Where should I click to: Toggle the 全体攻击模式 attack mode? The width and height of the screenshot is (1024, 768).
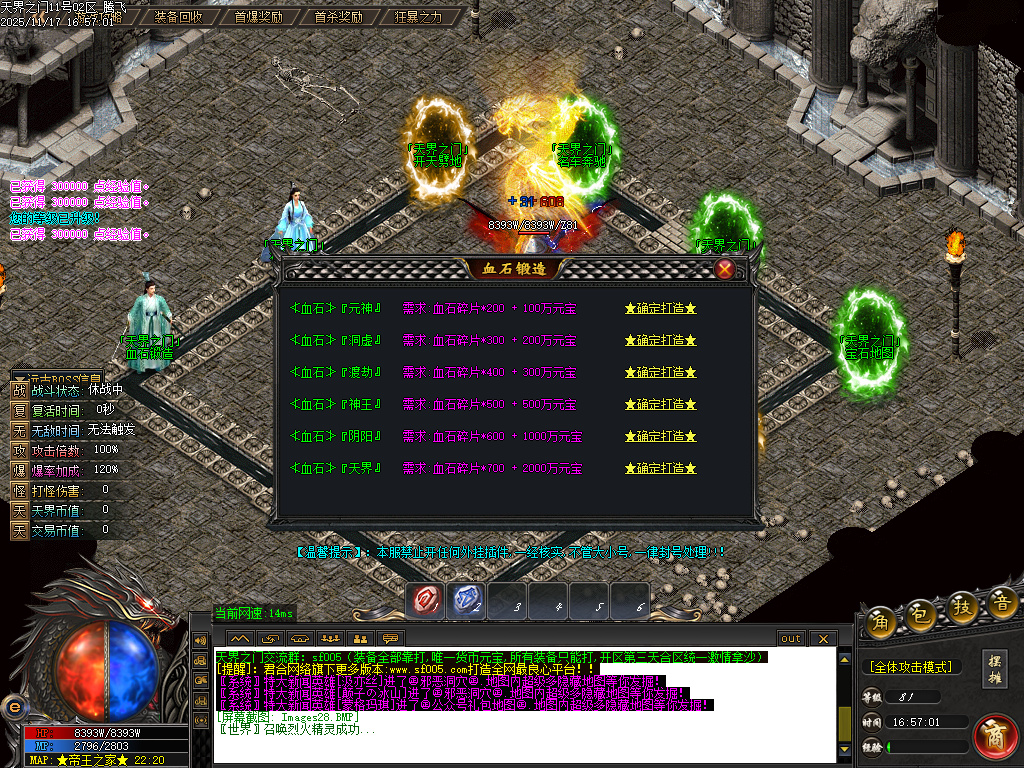click(910, 666)
